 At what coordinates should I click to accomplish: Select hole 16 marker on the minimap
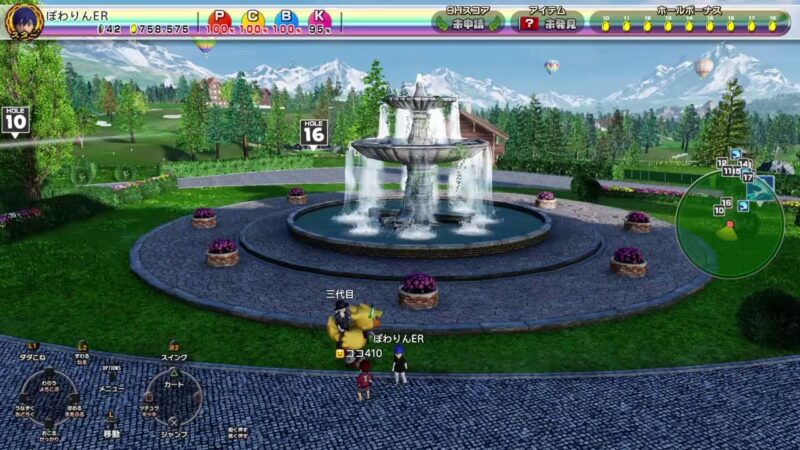(x=727, y=203)
